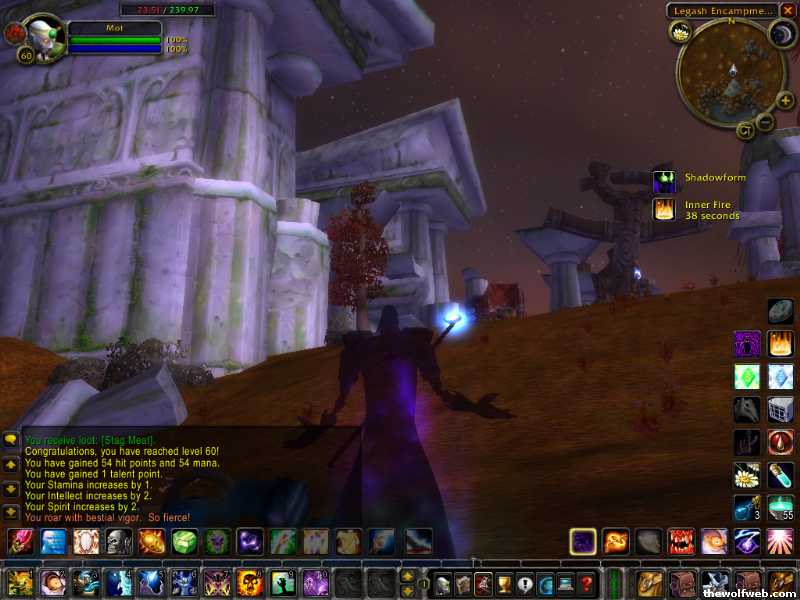Zoom out on the minimap
Viewport: 800px width, 600px height.
[763, 122]
